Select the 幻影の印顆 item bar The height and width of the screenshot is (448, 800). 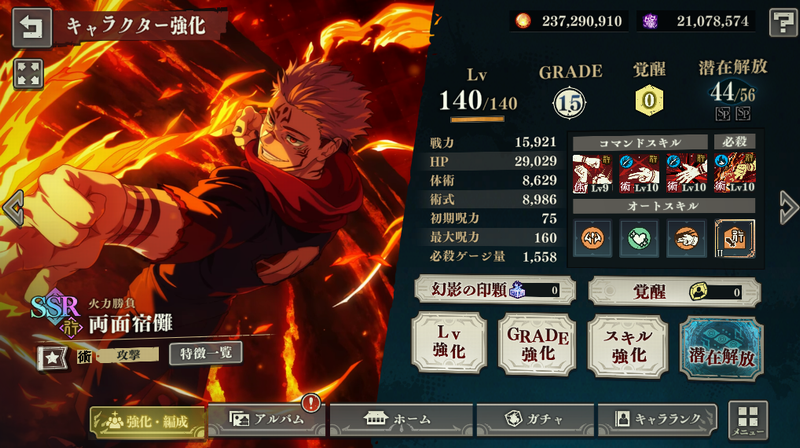pyautogui.click(x=489, y=292)
